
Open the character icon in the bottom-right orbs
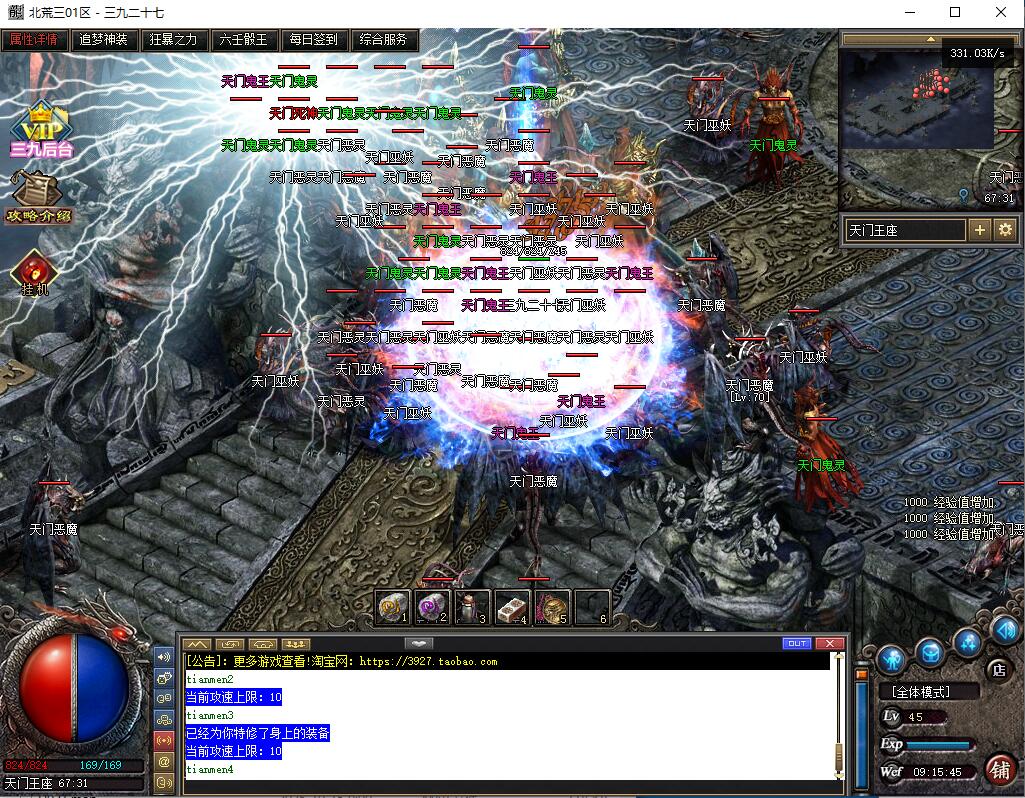click(x=890, y=659)
